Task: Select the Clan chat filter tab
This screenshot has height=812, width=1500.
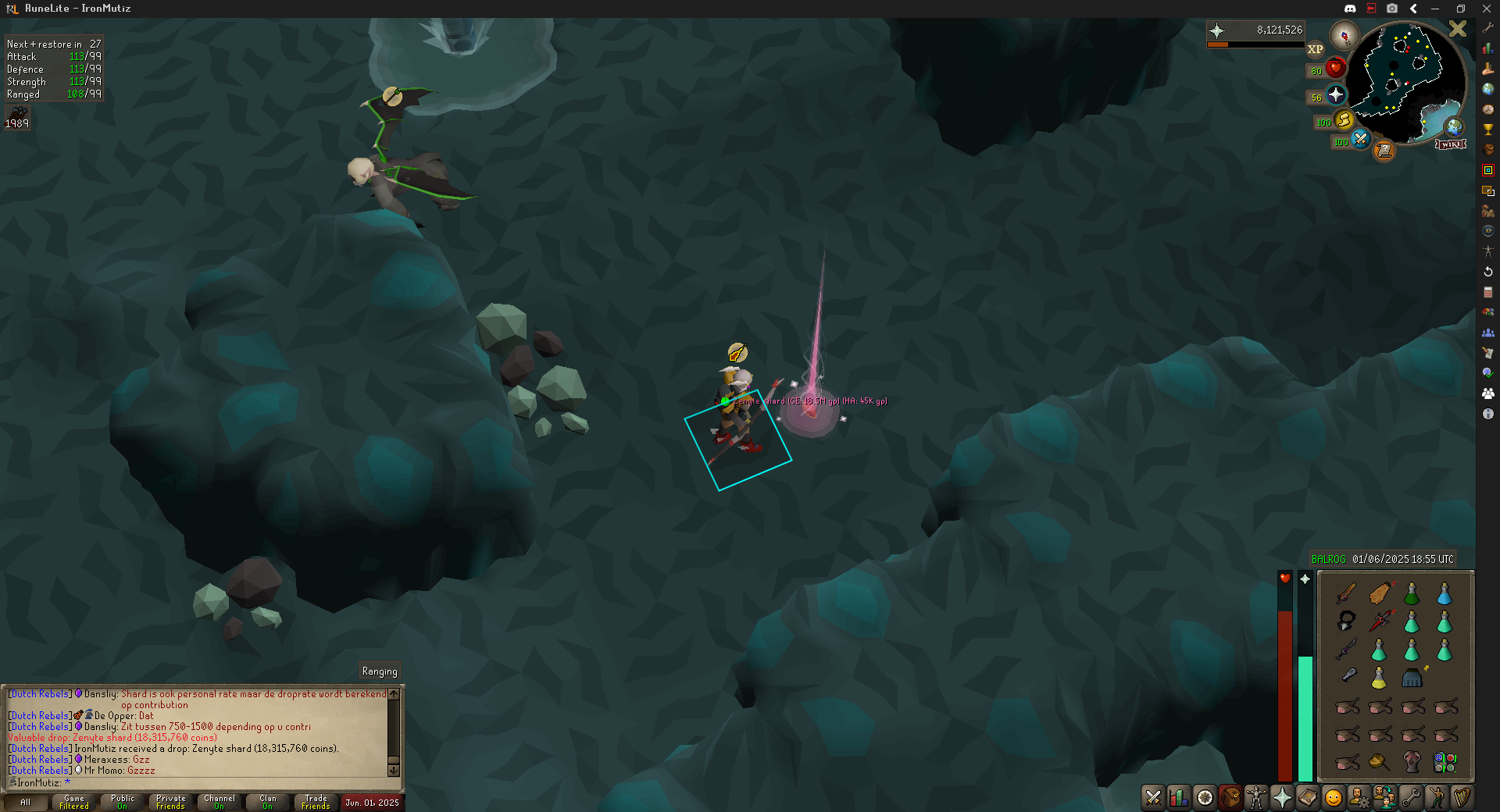Action: click(x=267, y=802)
